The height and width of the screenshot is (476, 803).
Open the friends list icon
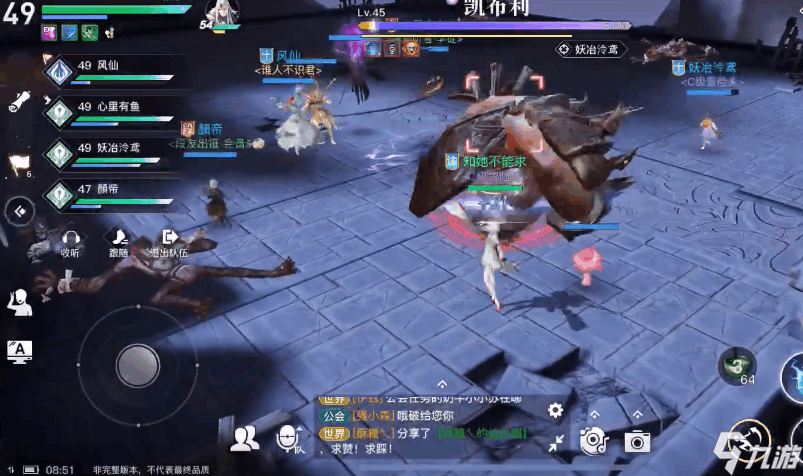click(x=244, y=437)
